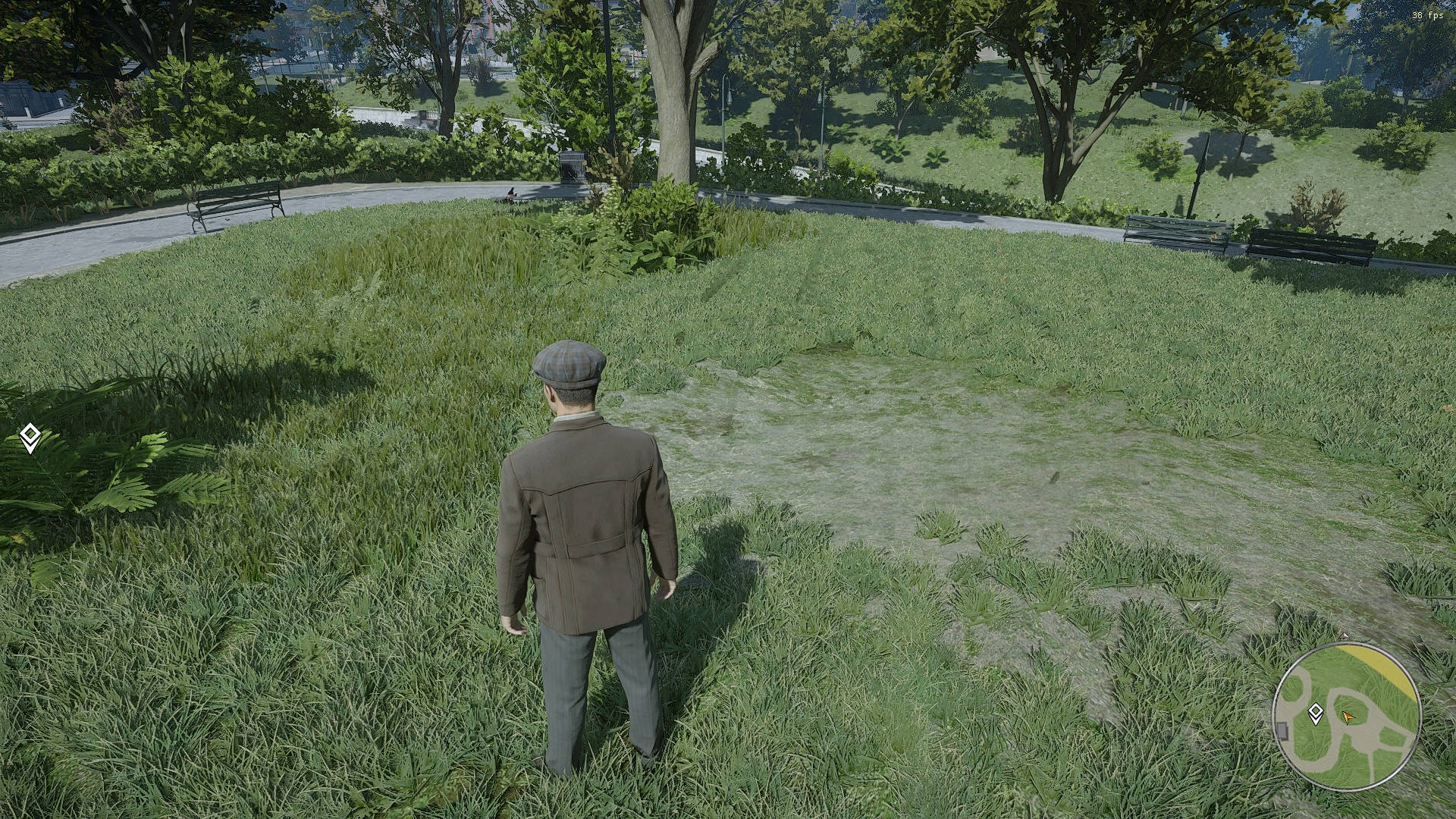Click the orange player arrow on the minimap
This screenshot has height=819, width=1456.
click(1348, 717)
